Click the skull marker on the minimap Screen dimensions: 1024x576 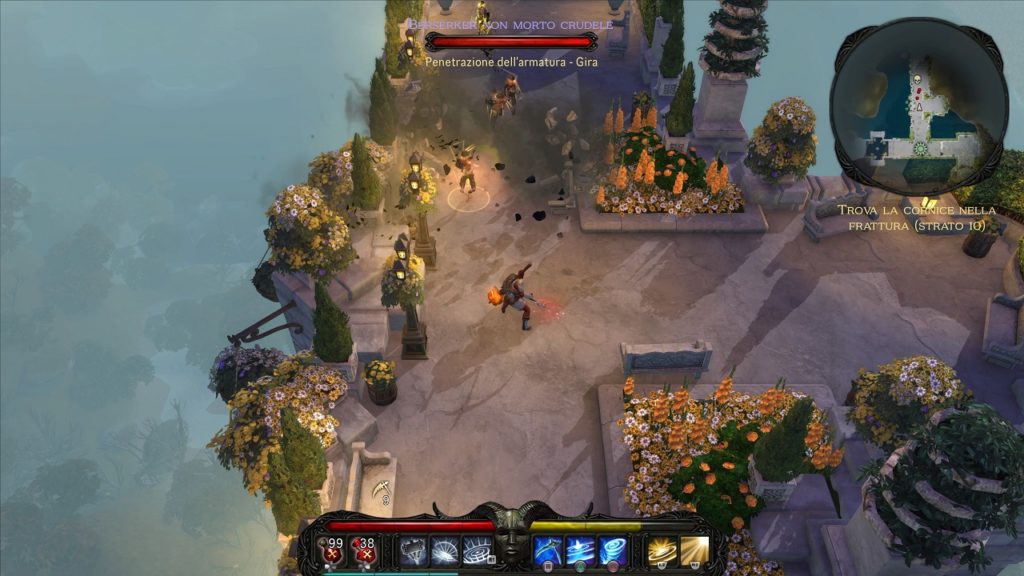pyautogui.click(x=915, y=77)
